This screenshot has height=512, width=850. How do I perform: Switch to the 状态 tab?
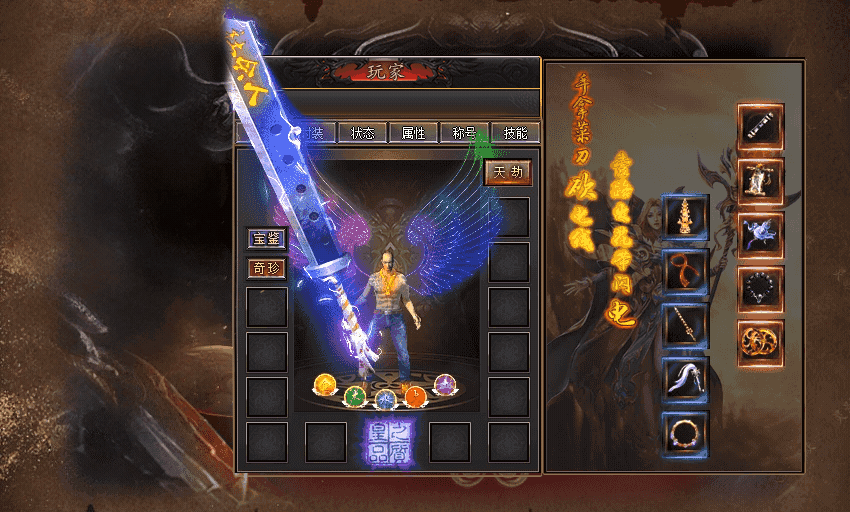(x=362, y=133)
